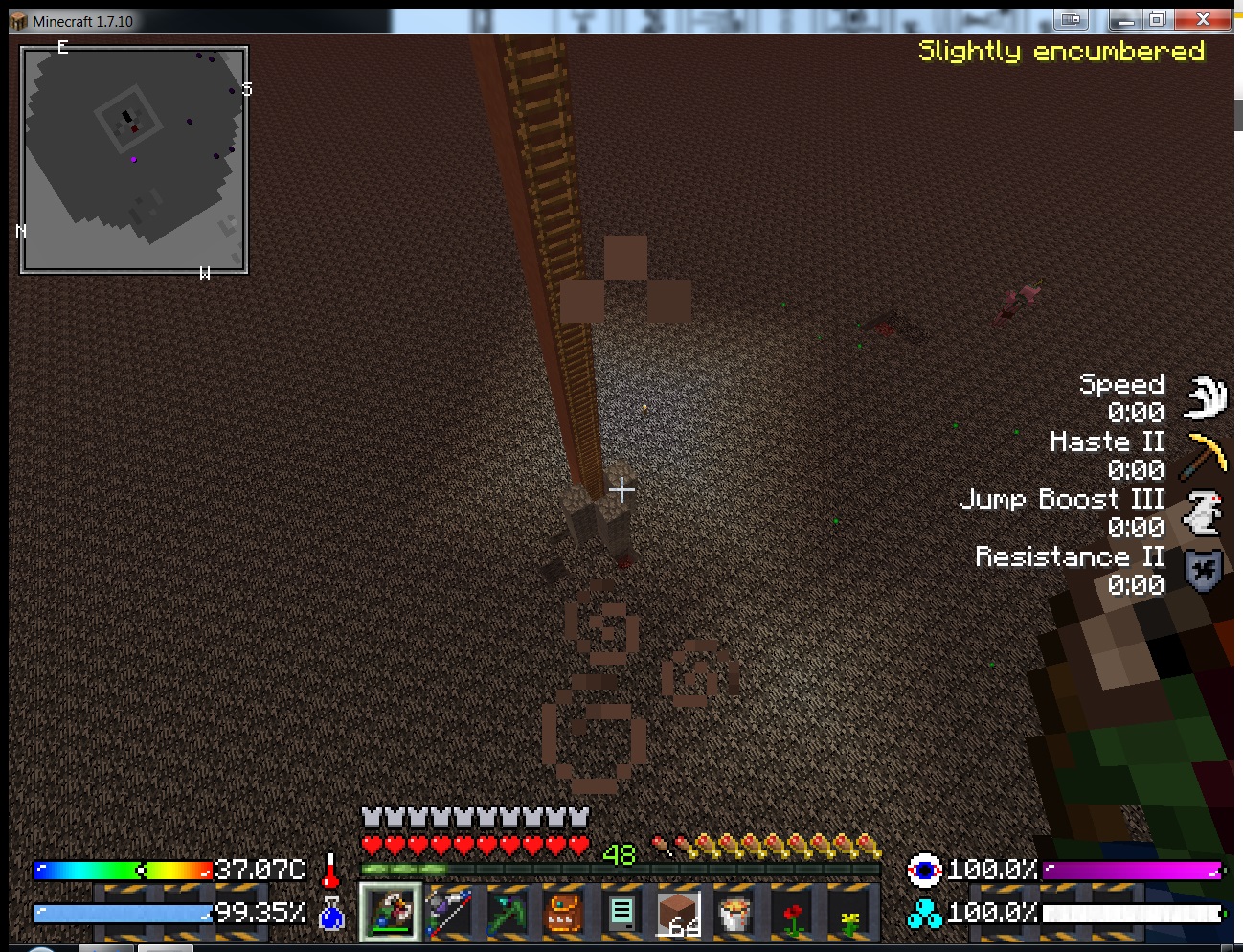Click the minimap in the corner
Screen dimensions: 1243x952
click(x=134, y=160)
